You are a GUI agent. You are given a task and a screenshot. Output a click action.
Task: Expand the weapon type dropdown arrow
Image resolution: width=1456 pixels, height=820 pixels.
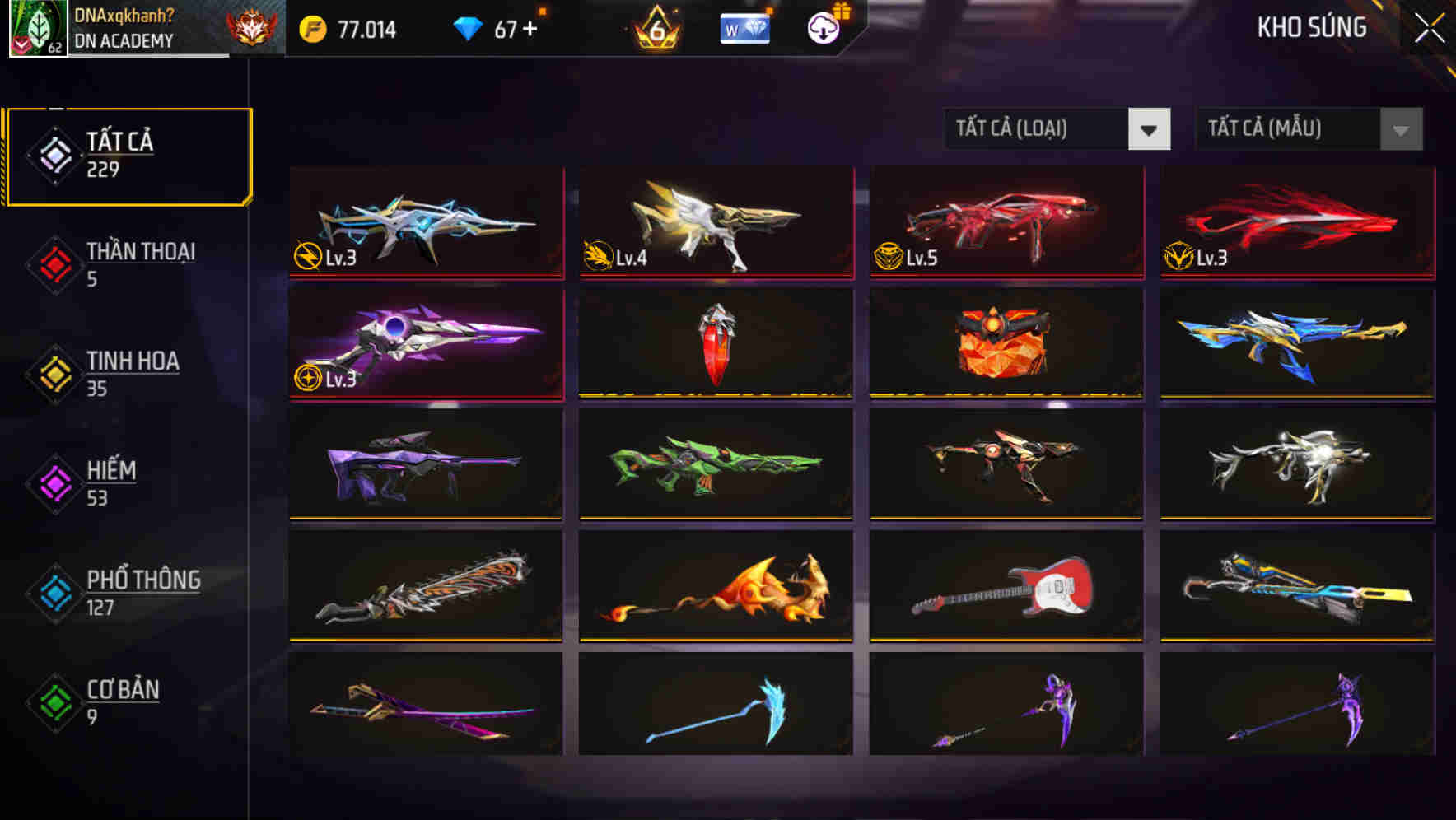(1150, 129)
